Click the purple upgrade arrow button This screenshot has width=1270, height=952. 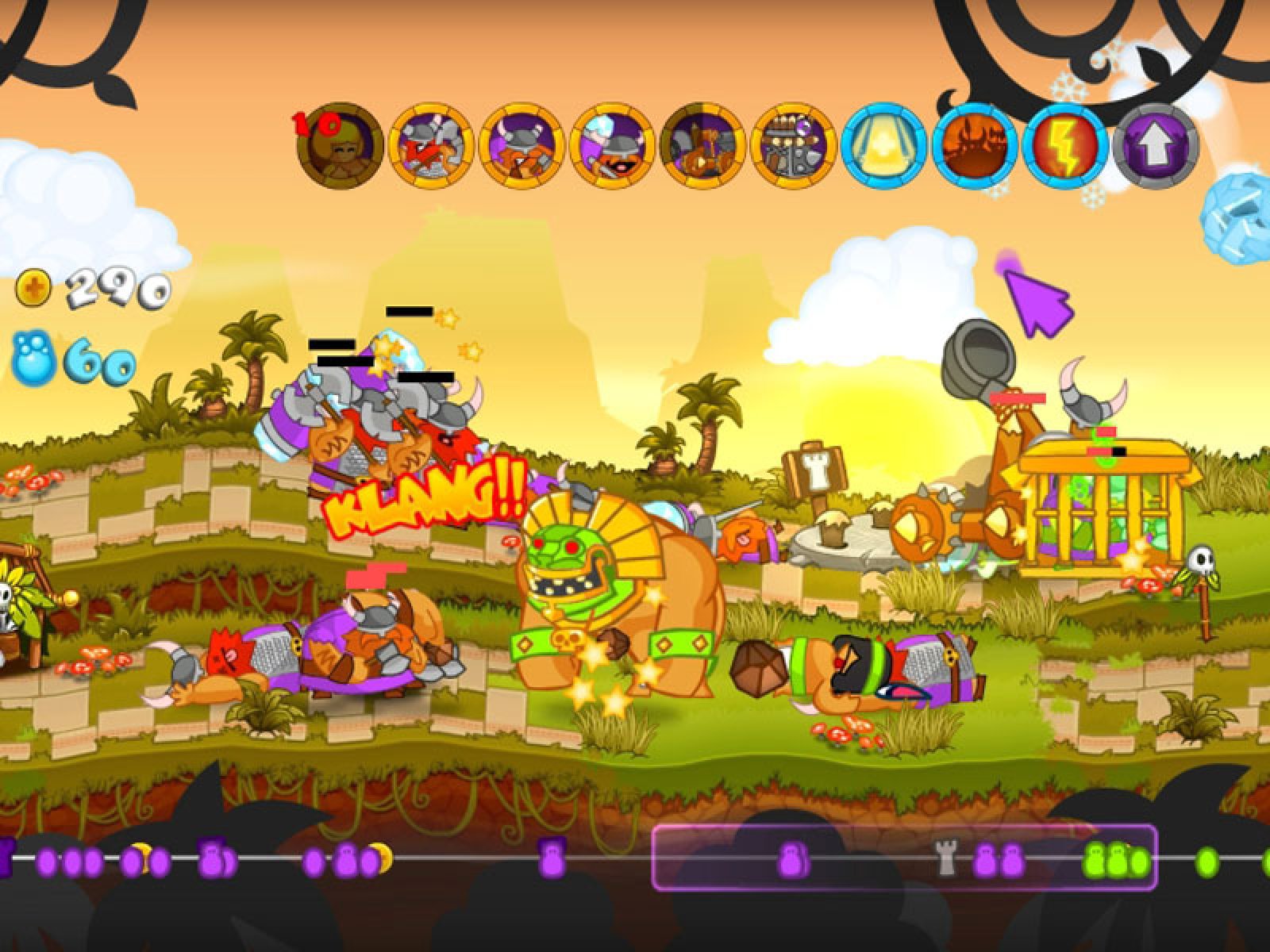(x=1155, y=145)
